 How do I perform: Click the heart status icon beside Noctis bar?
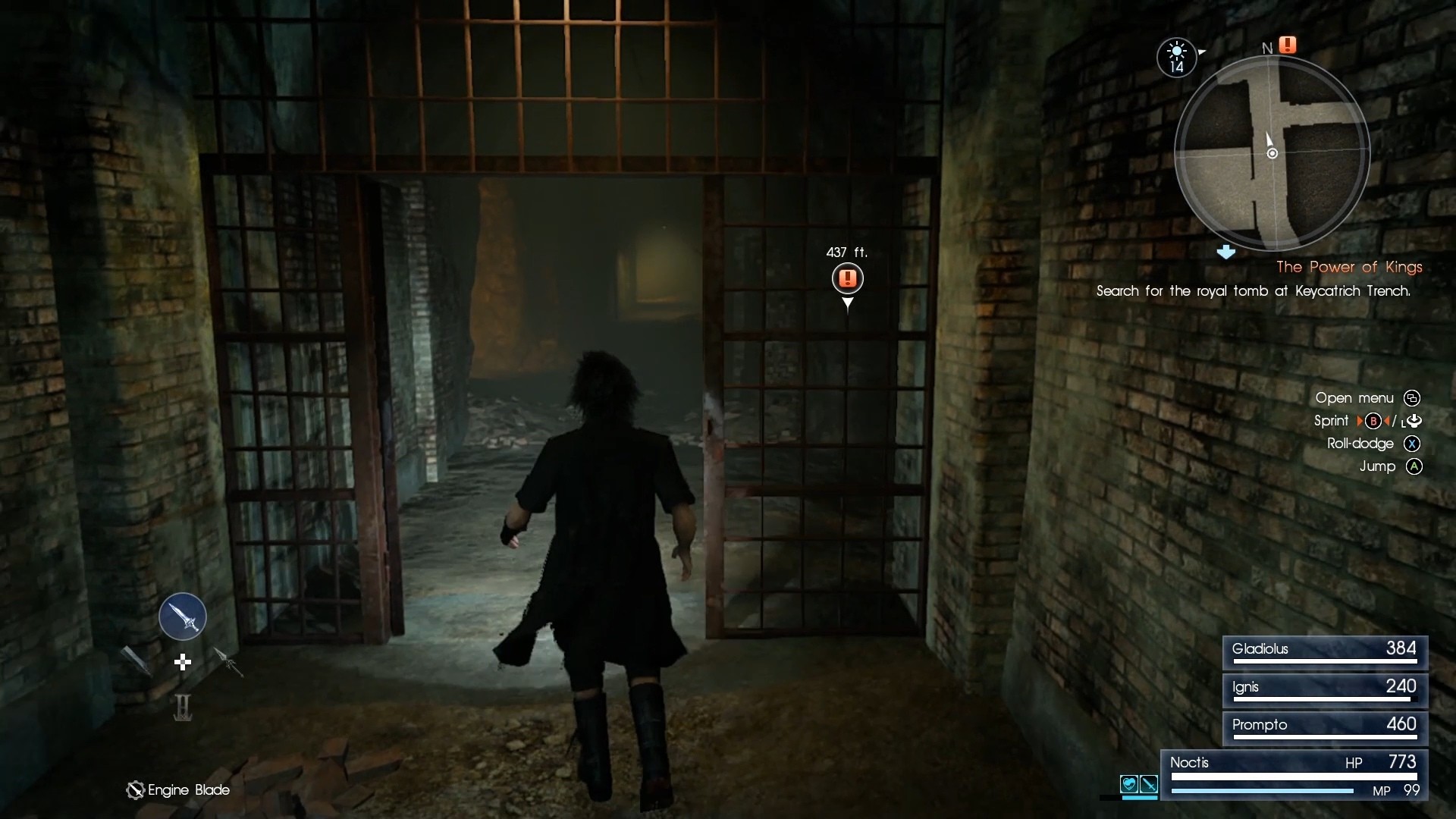[1129, 783]
